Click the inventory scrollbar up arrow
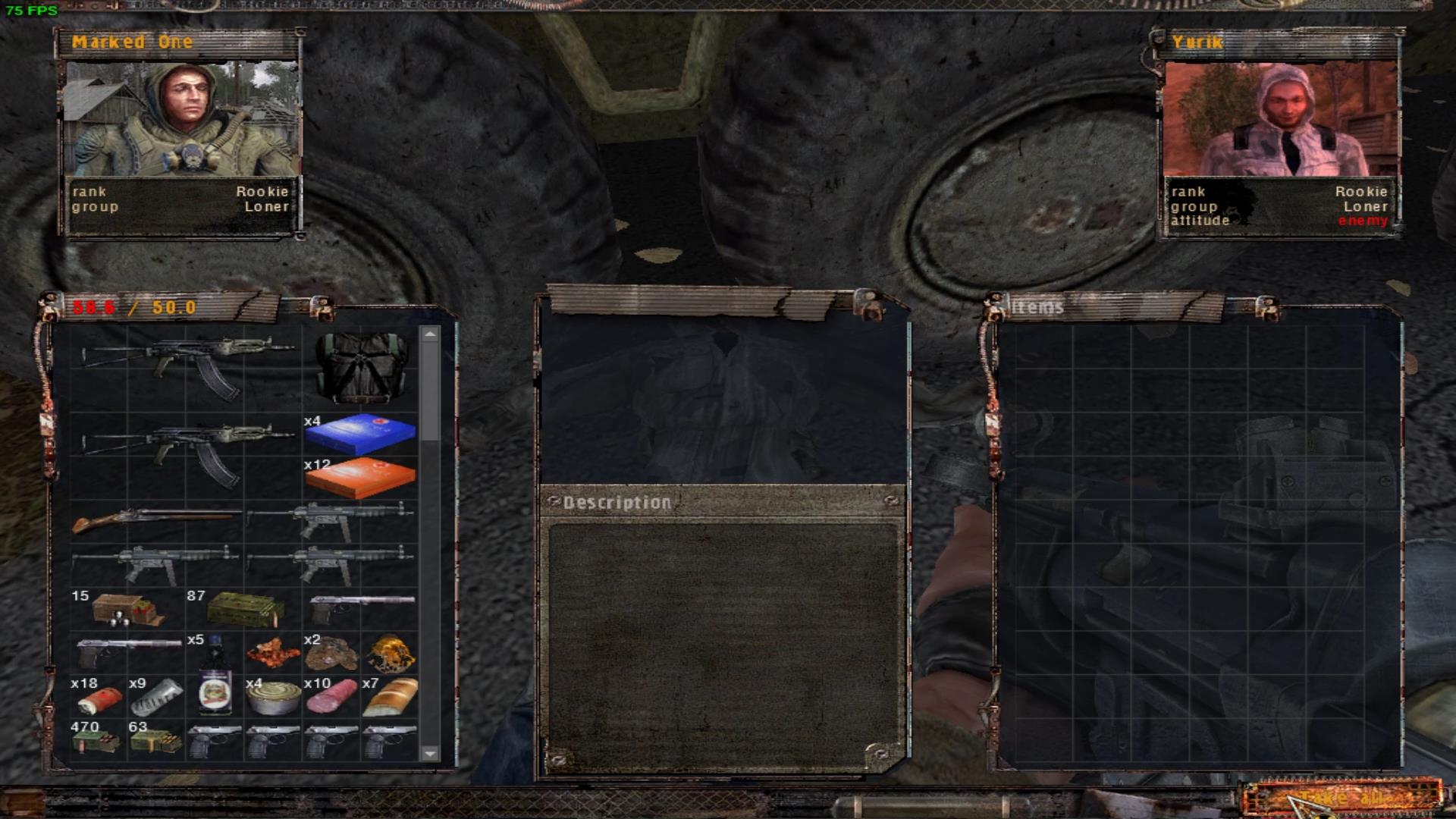 (x=430, y=334)
